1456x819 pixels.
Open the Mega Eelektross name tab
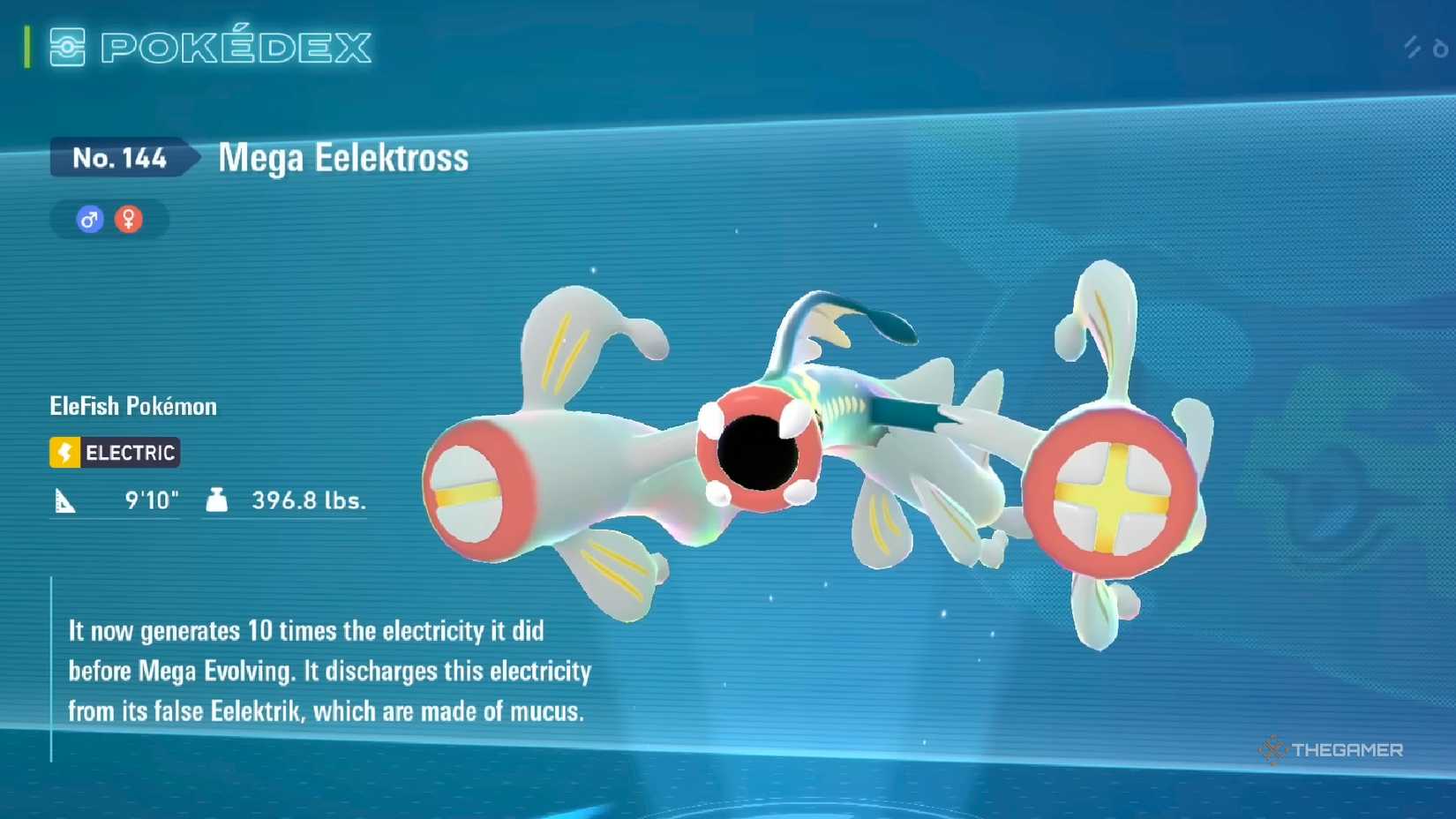click(x=342, y=159)
